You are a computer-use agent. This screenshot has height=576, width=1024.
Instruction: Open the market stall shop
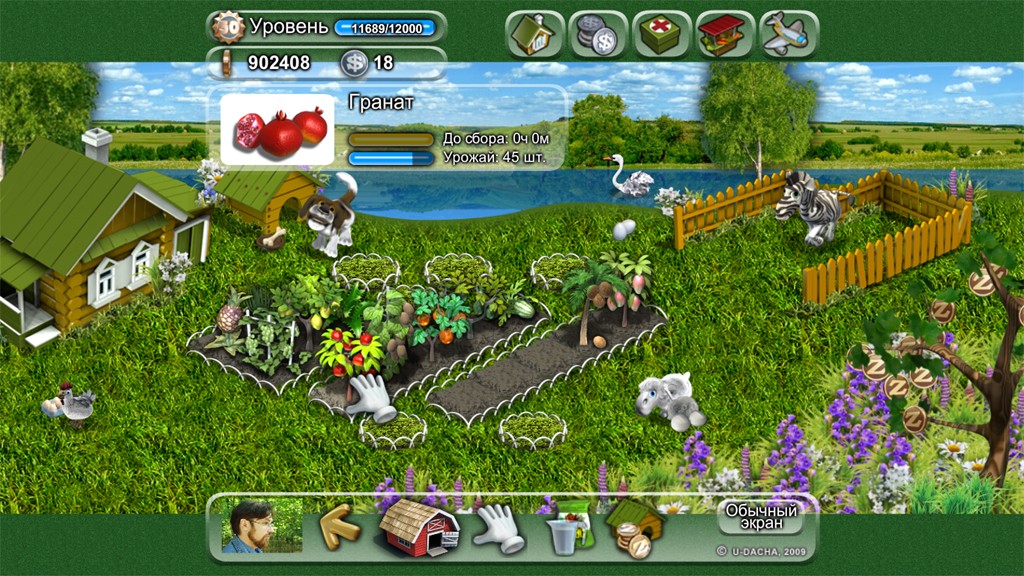pos(725,33)
